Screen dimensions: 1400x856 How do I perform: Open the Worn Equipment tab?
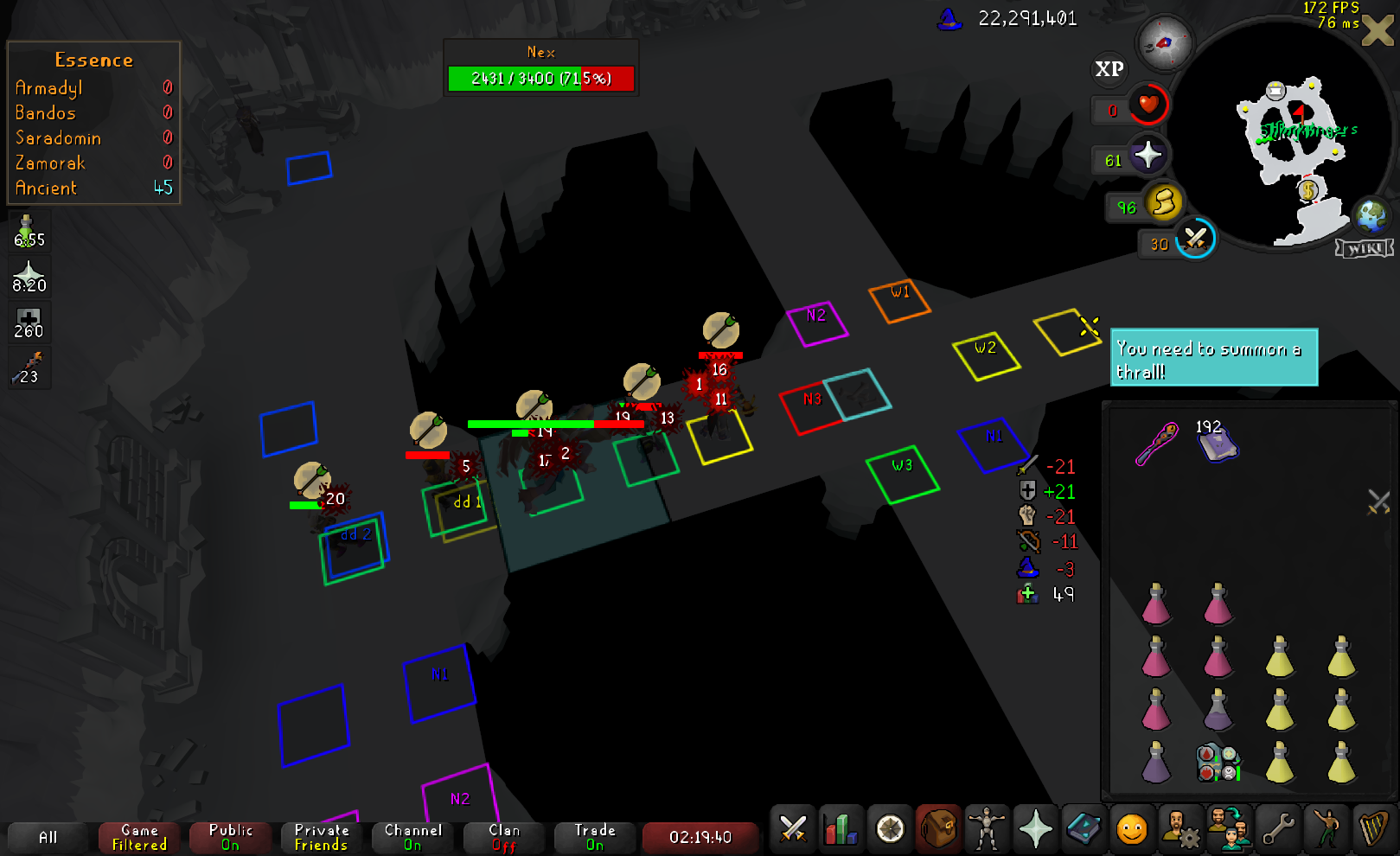click(x=986, y=829)
